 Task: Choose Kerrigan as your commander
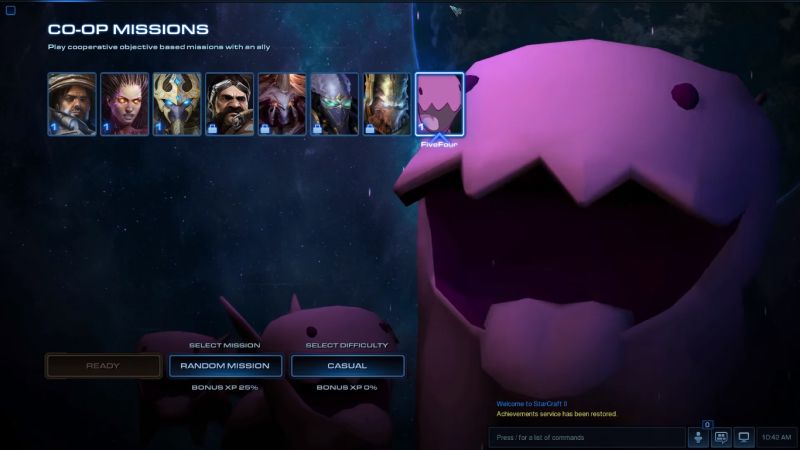124,103
